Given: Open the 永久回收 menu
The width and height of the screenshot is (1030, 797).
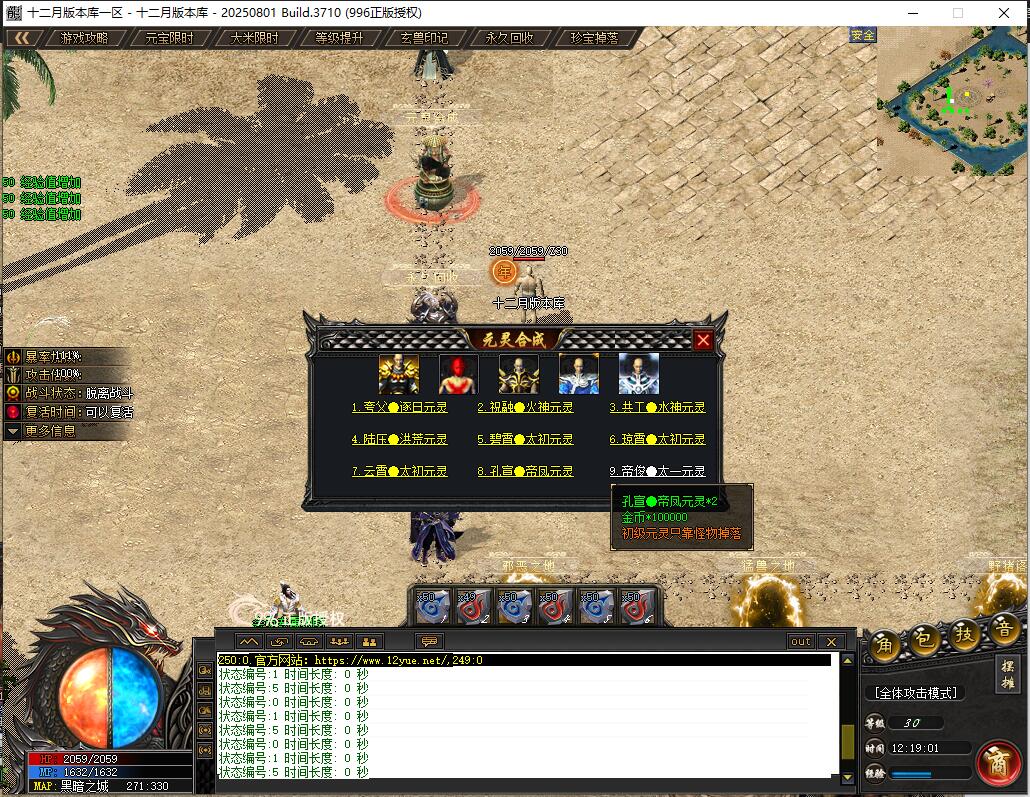Looking at the screenshot, I should [510, 38].
